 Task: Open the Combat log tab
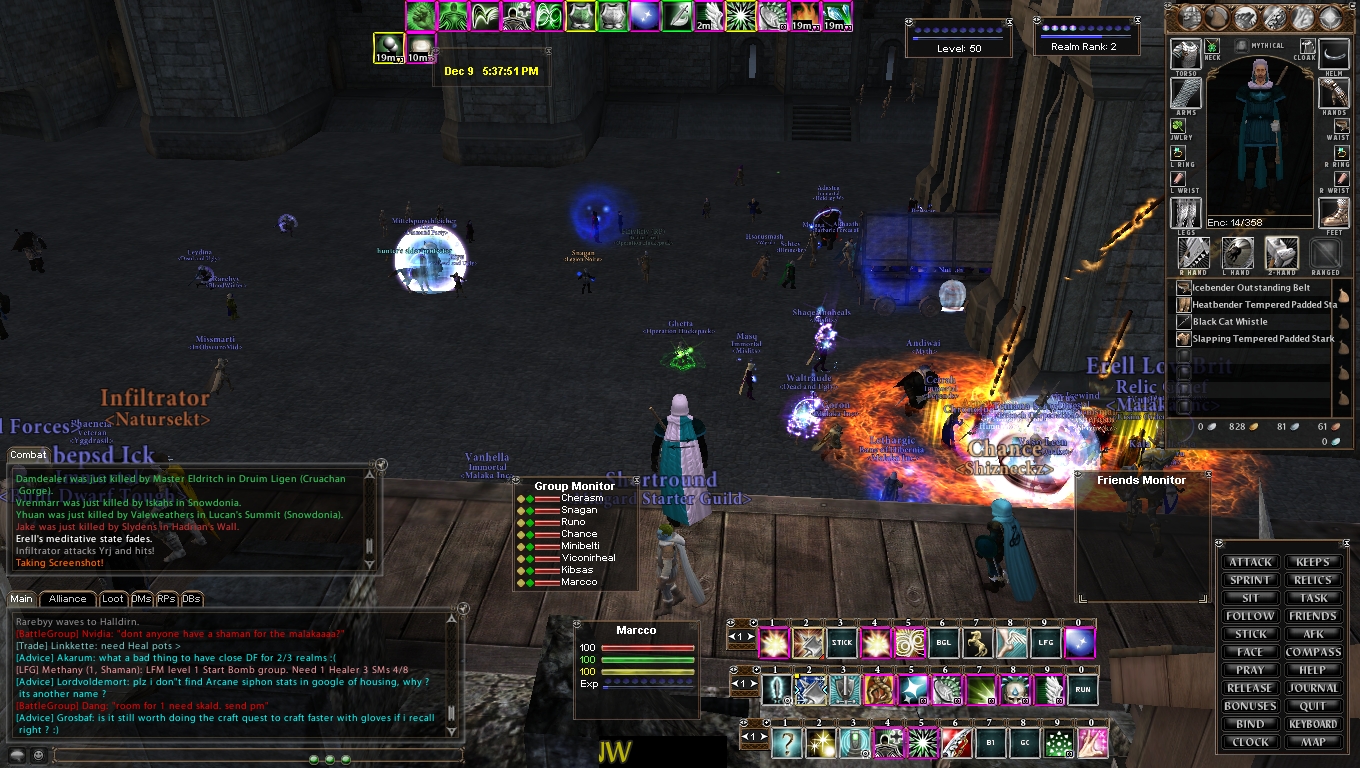click(28, 455)
